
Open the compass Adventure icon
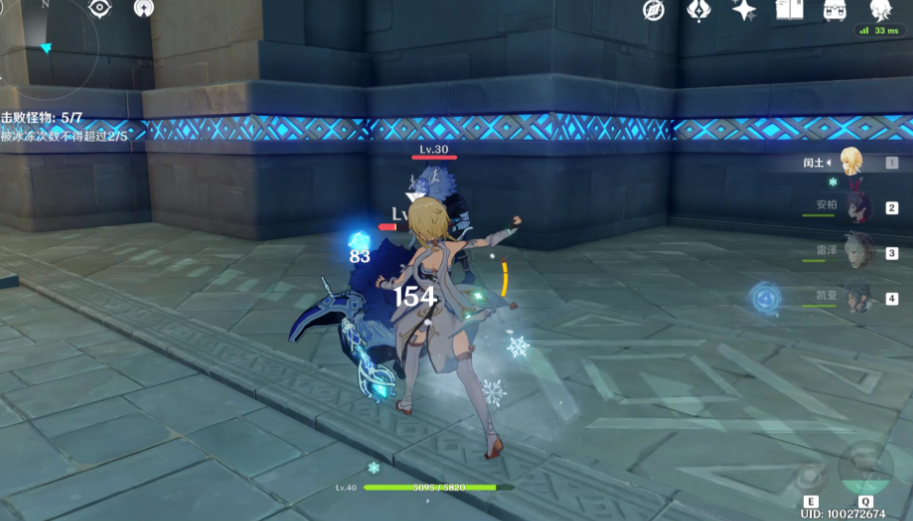[x=654, y=10]
